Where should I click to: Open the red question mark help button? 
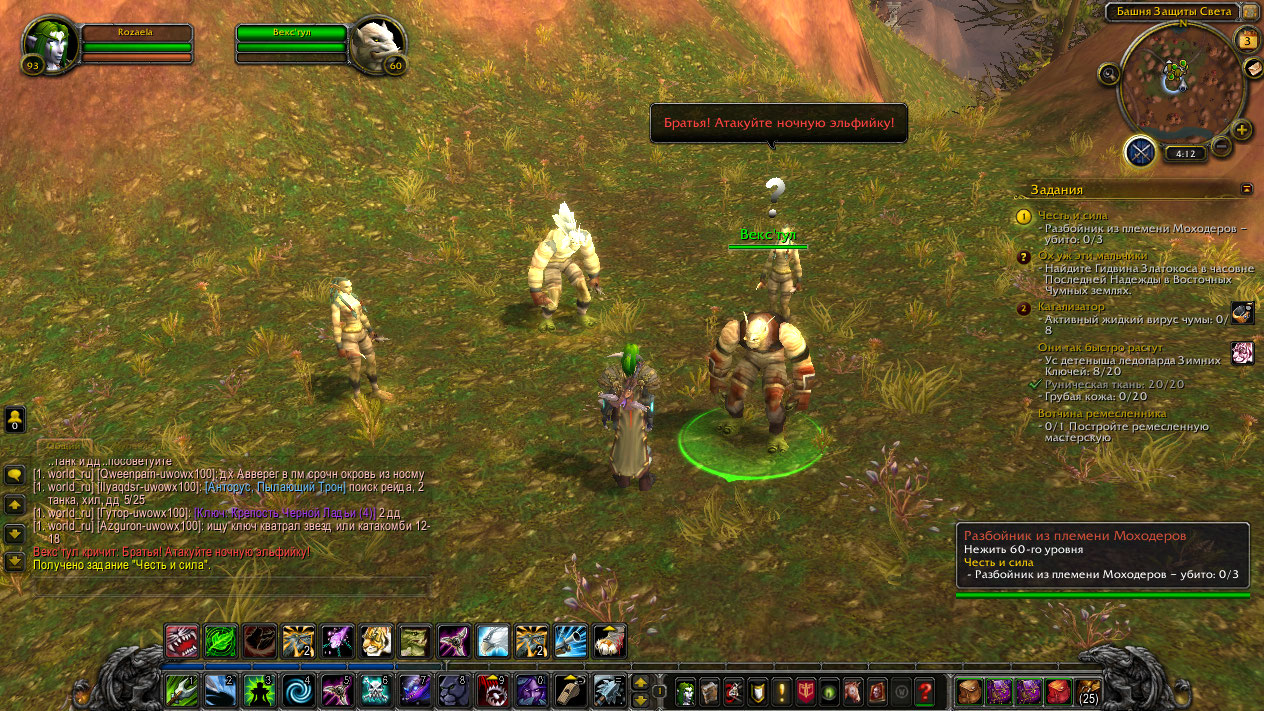[925, 690]
